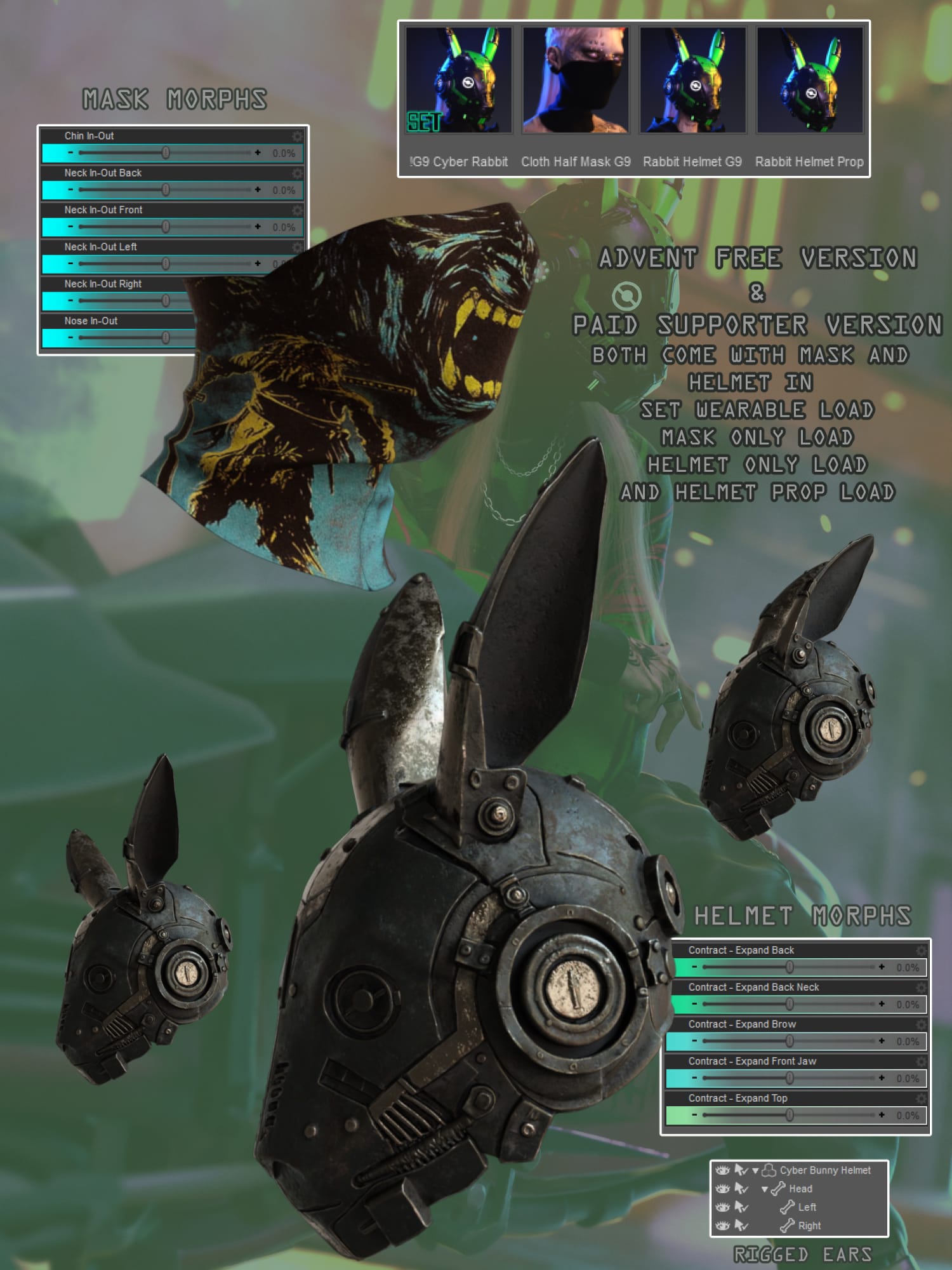The image size is (952, 1270).
Task: Load the Rabbit Helmet G9 thumbnail
Action: coord(692,80)
